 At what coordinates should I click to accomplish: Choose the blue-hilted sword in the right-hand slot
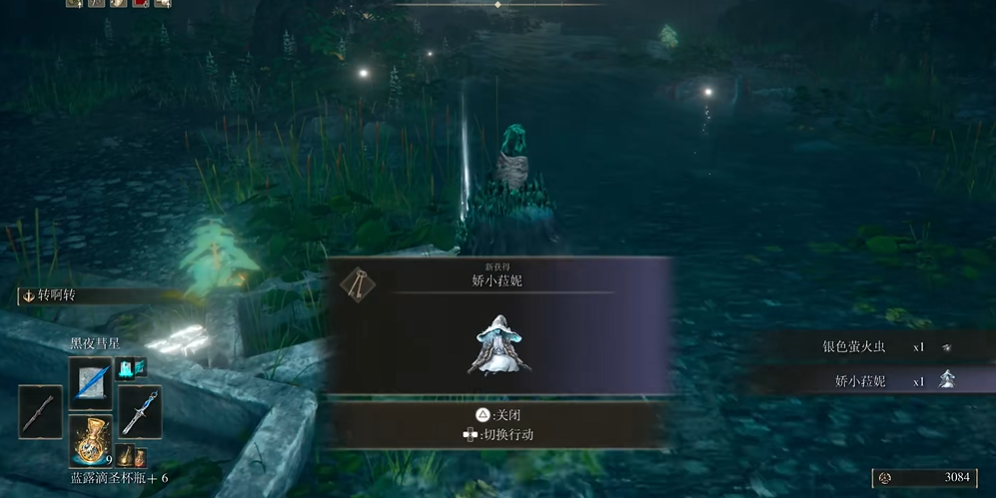coord(140,411)
